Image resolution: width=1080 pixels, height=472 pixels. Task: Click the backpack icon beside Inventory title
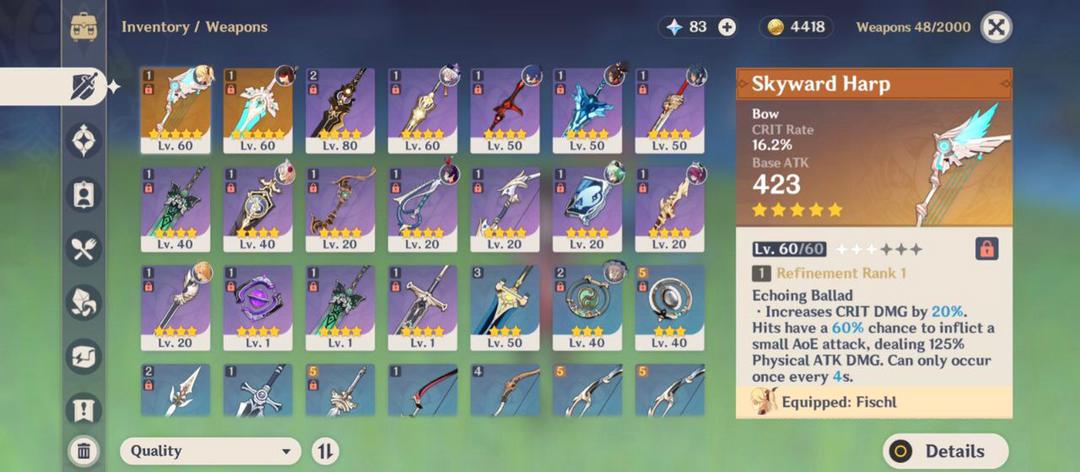click(84, 27)
